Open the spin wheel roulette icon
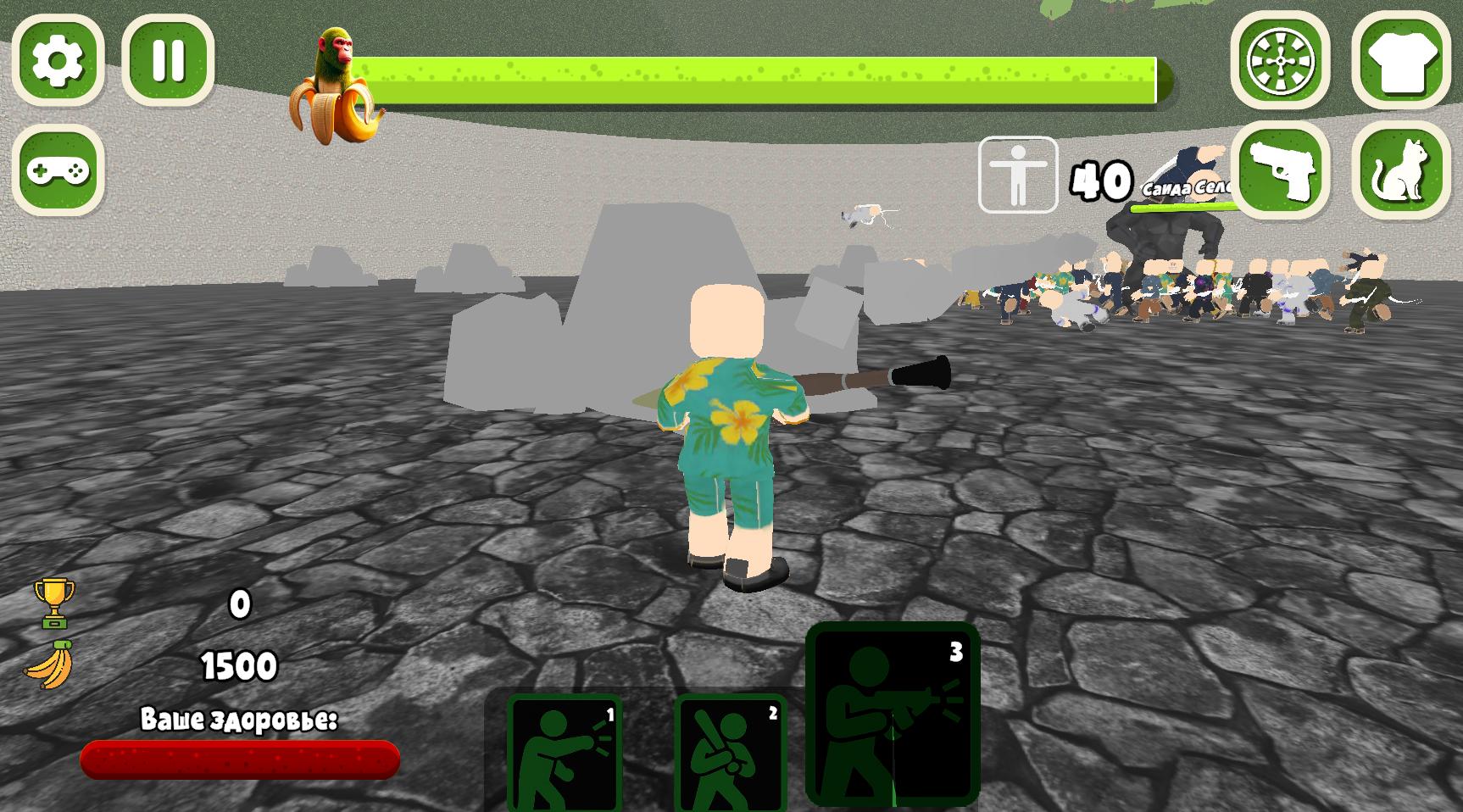The height and width of the screenshot is (812, 1463). [x=1282, y=61]
